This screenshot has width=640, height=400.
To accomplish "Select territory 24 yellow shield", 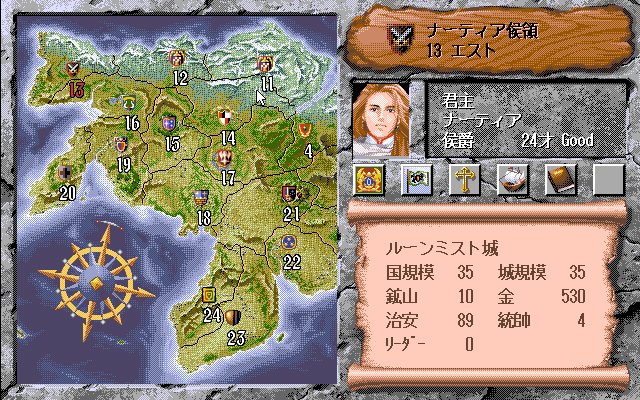I will click(209, 294).
